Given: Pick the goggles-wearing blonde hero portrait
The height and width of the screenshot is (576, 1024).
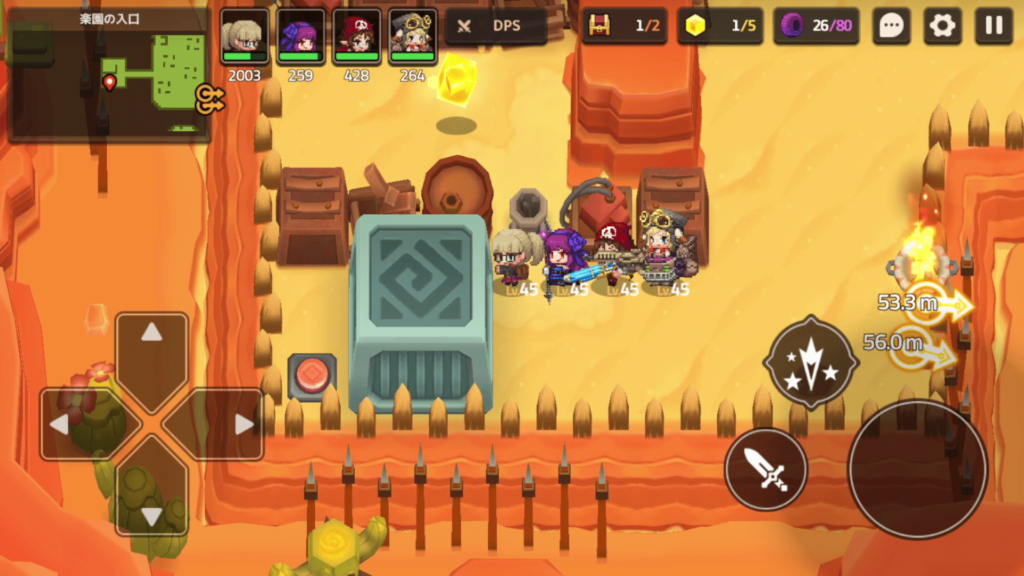Looking at the screenshot, I should click(412, 37).
